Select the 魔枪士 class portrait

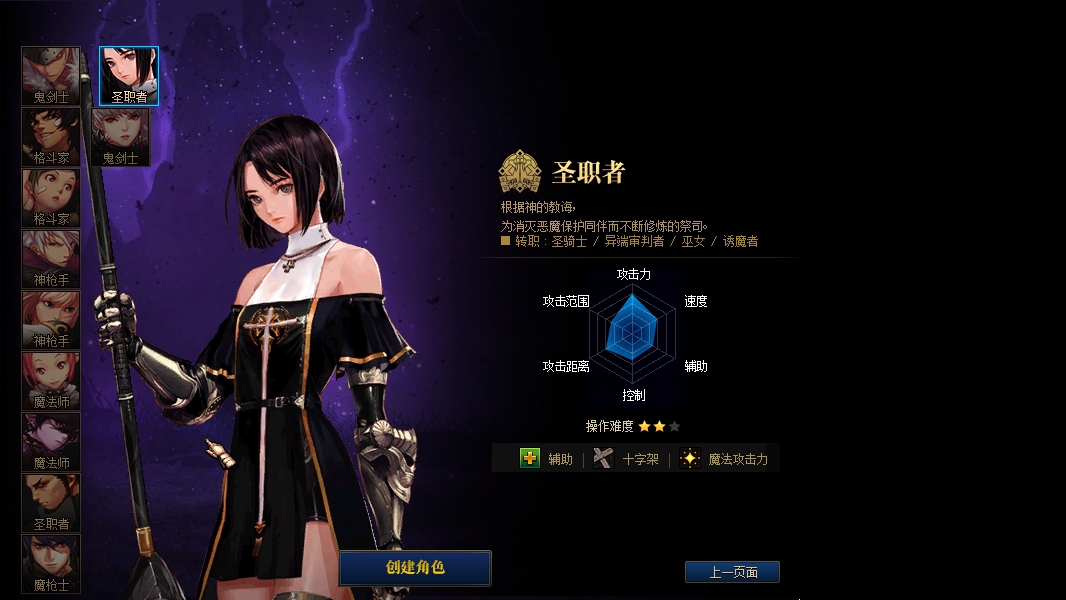click(51, 563)
